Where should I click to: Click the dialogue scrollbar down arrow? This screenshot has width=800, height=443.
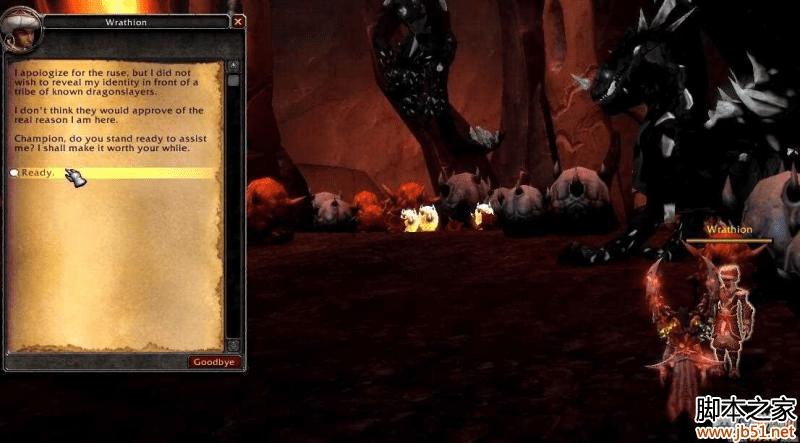[x=233, y=345]
